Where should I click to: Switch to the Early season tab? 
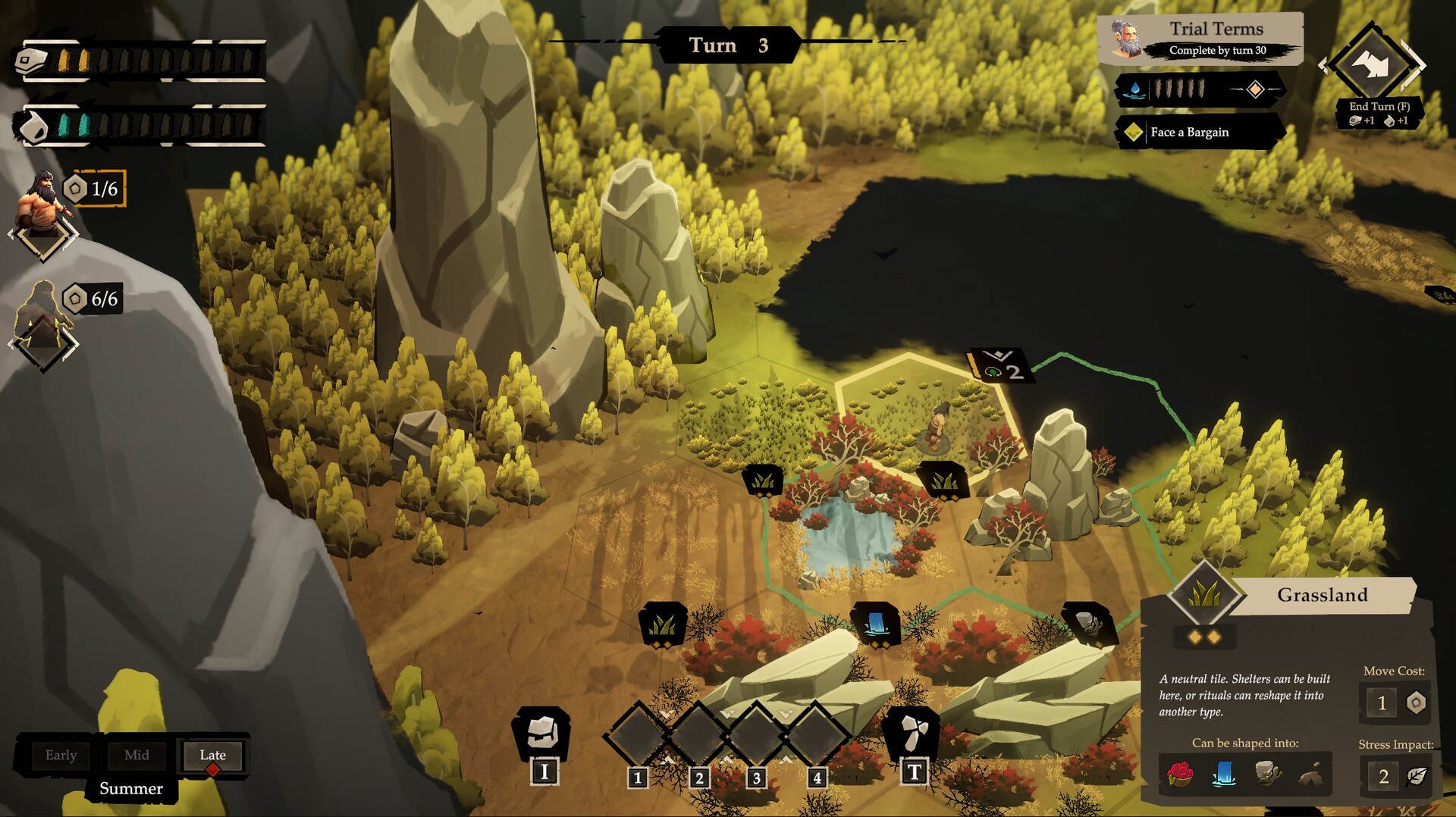pyautogui.click(x=61, y=755)
